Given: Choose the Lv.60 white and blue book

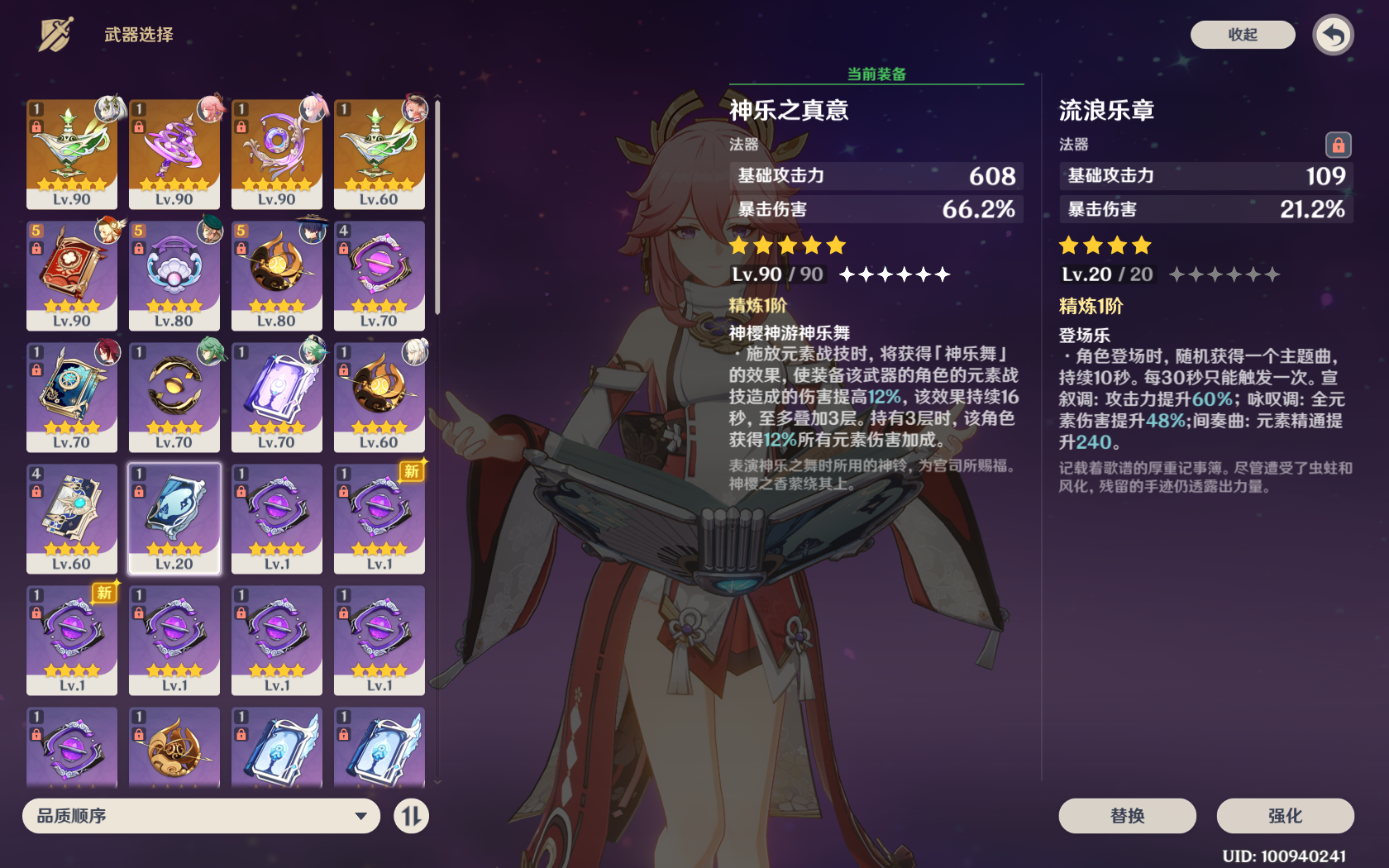Looking at the screenshot, I should pos(72,517).
